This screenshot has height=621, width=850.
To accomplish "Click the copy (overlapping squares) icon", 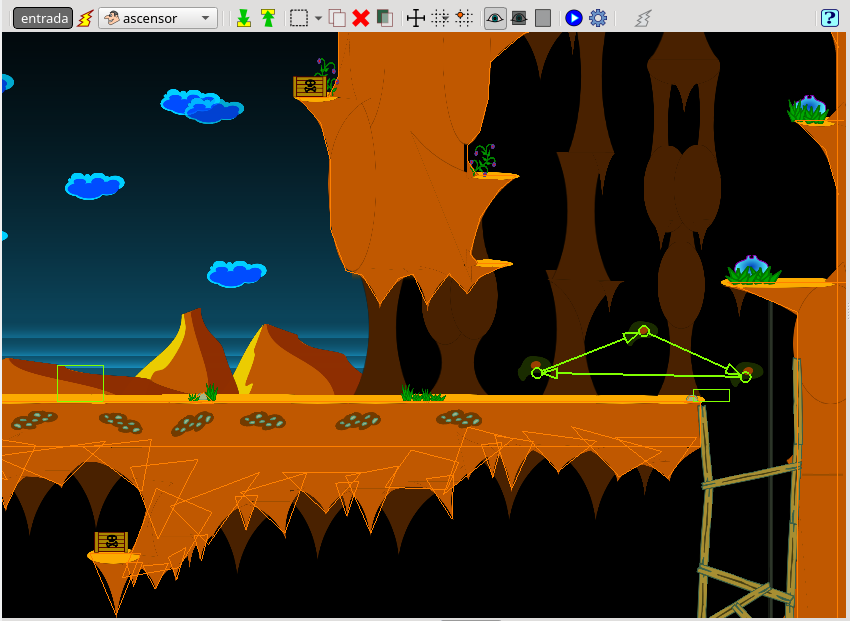I will click(338, 18).
